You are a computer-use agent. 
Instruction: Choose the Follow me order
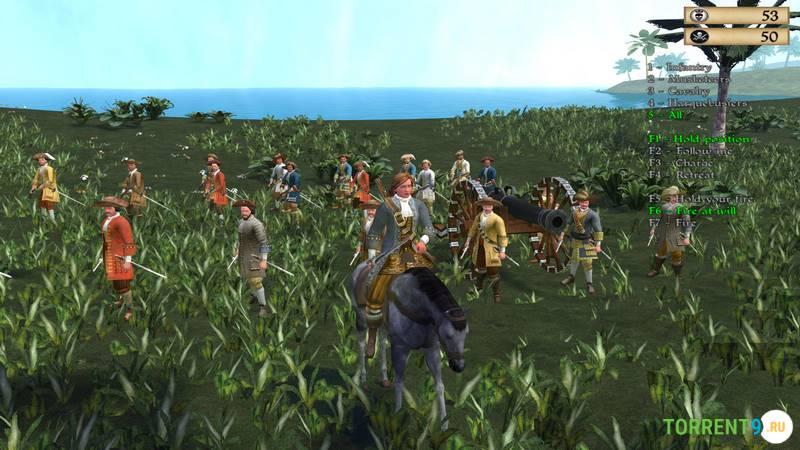click(687, 150)
